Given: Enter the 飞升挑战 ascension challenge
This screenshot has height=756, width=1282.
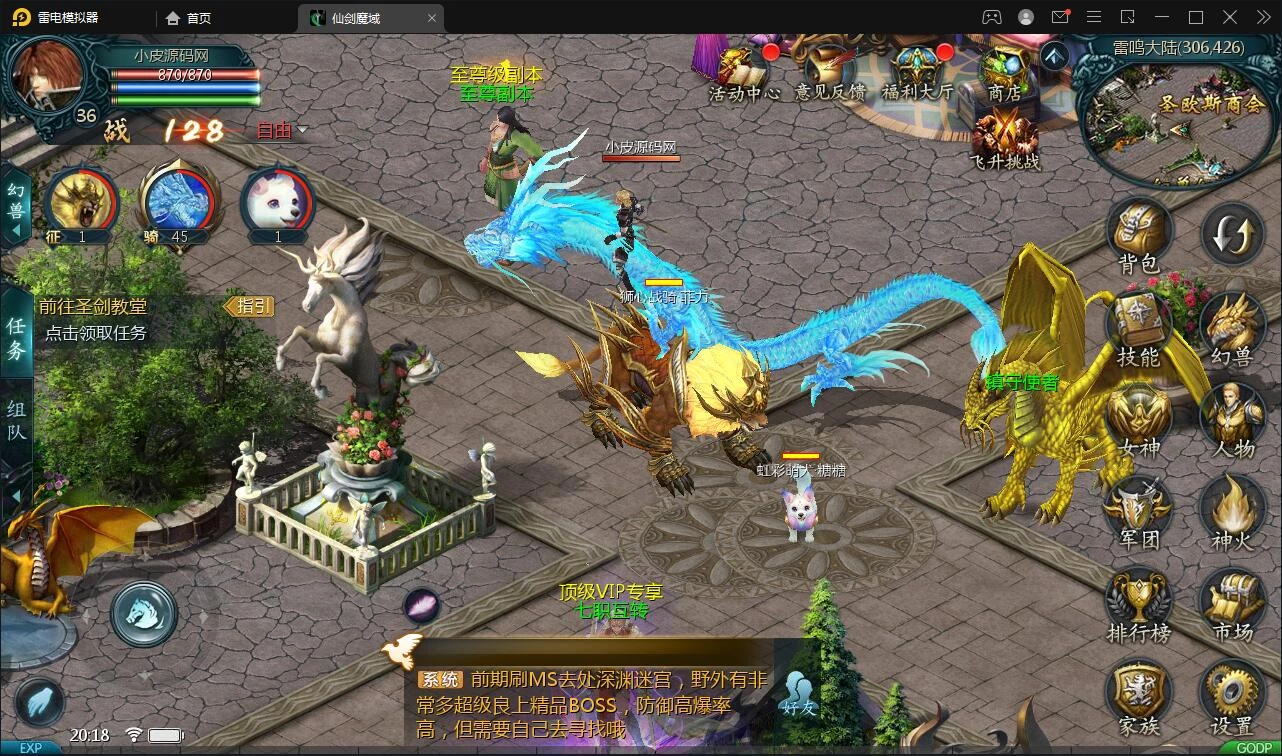Looking at the screenshot, I should coord(1004,138).
